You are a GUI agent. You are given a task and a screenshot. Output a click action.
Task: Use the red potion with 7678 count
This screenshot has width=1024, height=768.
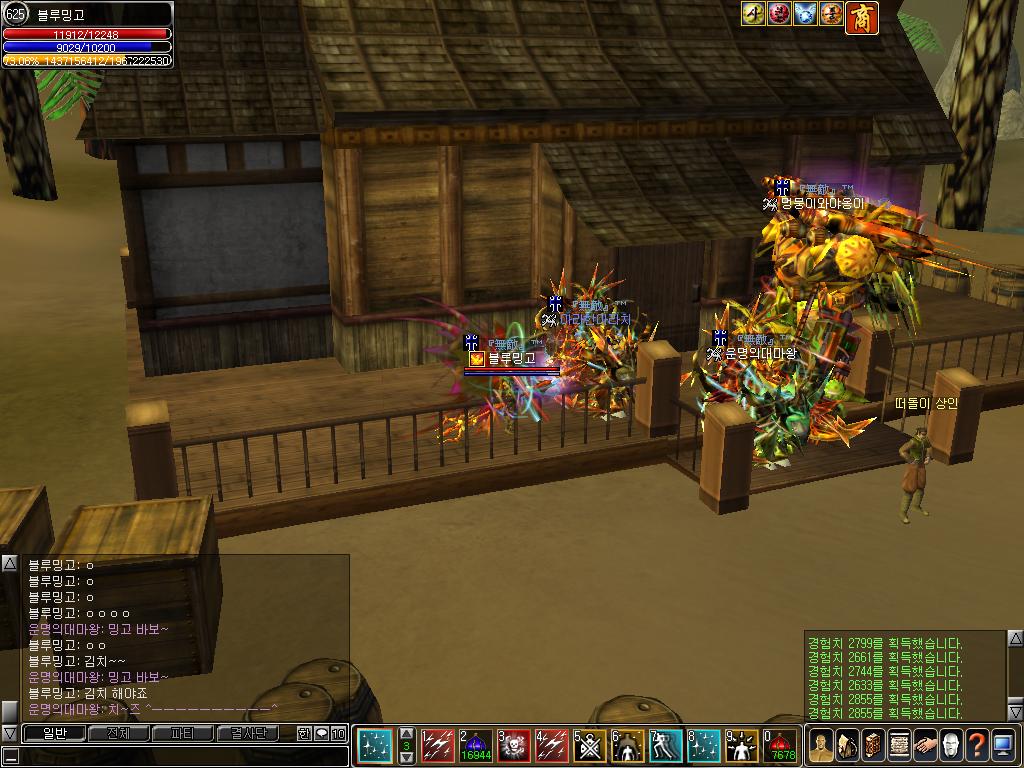[780, 746]
